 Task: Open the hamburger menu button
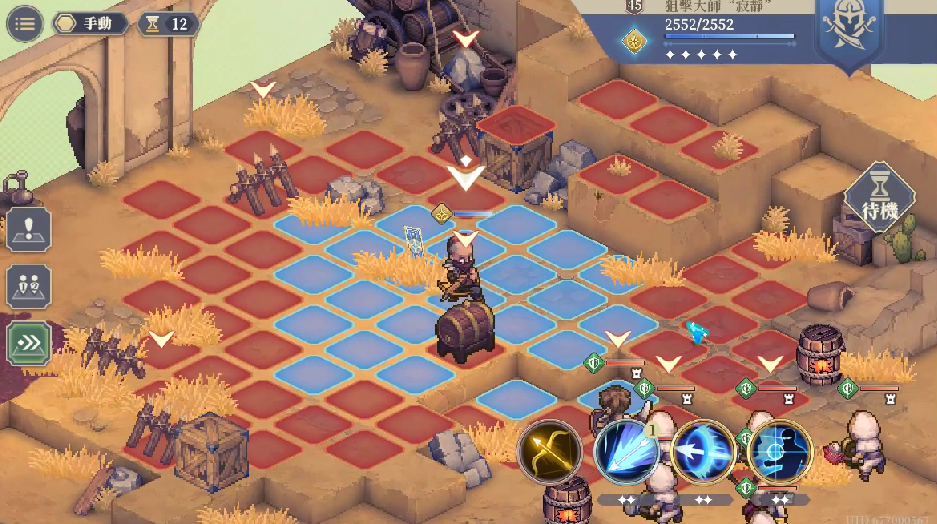pyautogui.click(x=24, y=24)
